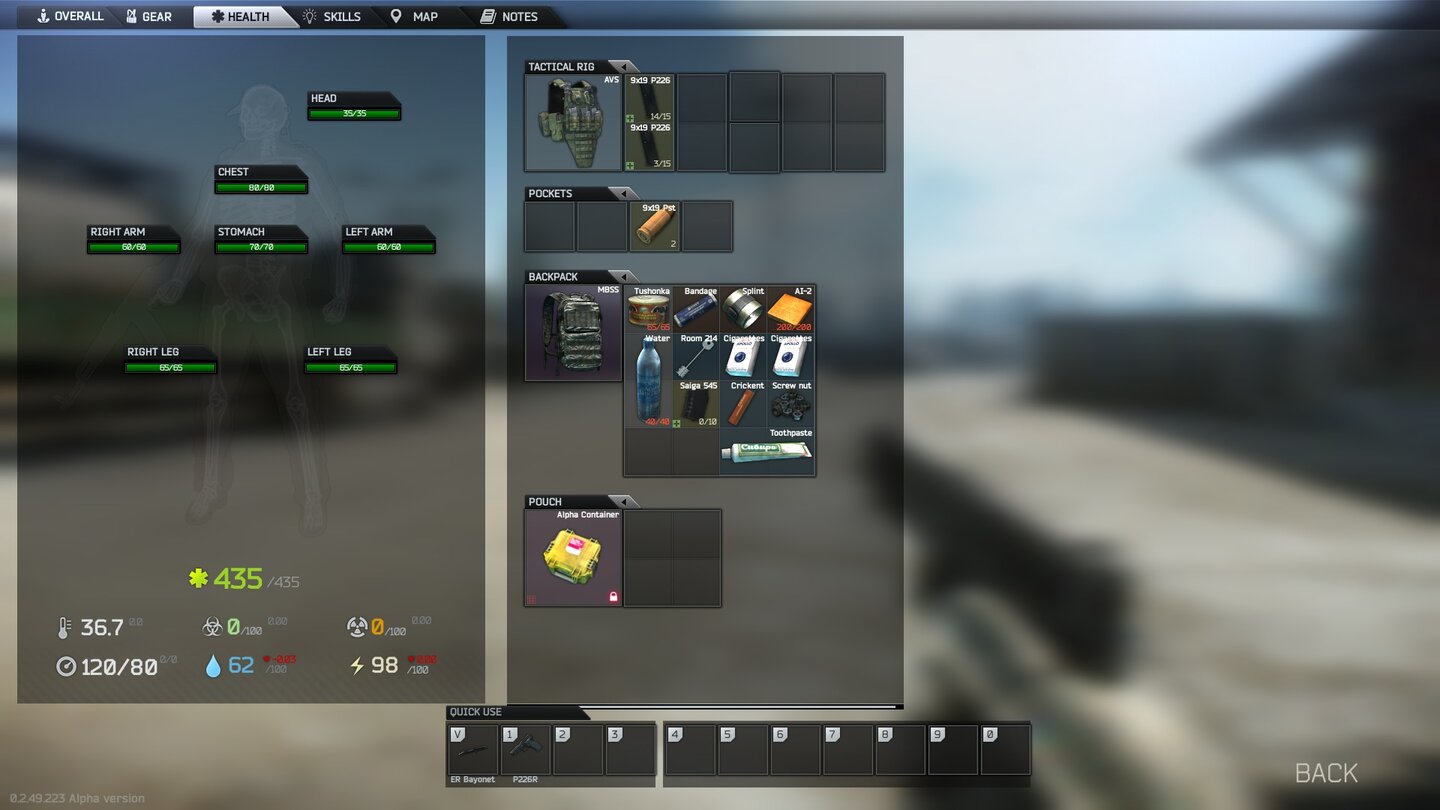
Task: Select the Splint item
Action: tap(744, 308)
